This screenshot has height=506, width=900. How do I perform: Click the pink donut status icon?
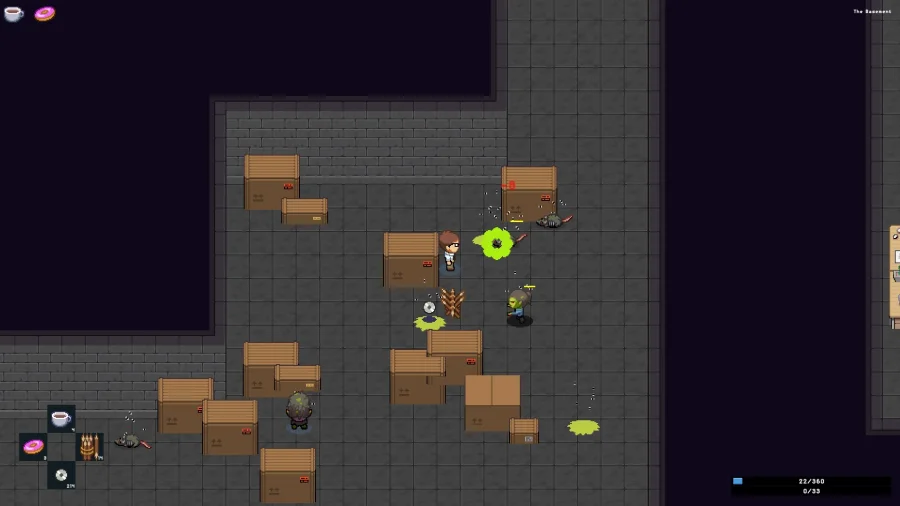[45, 14]
